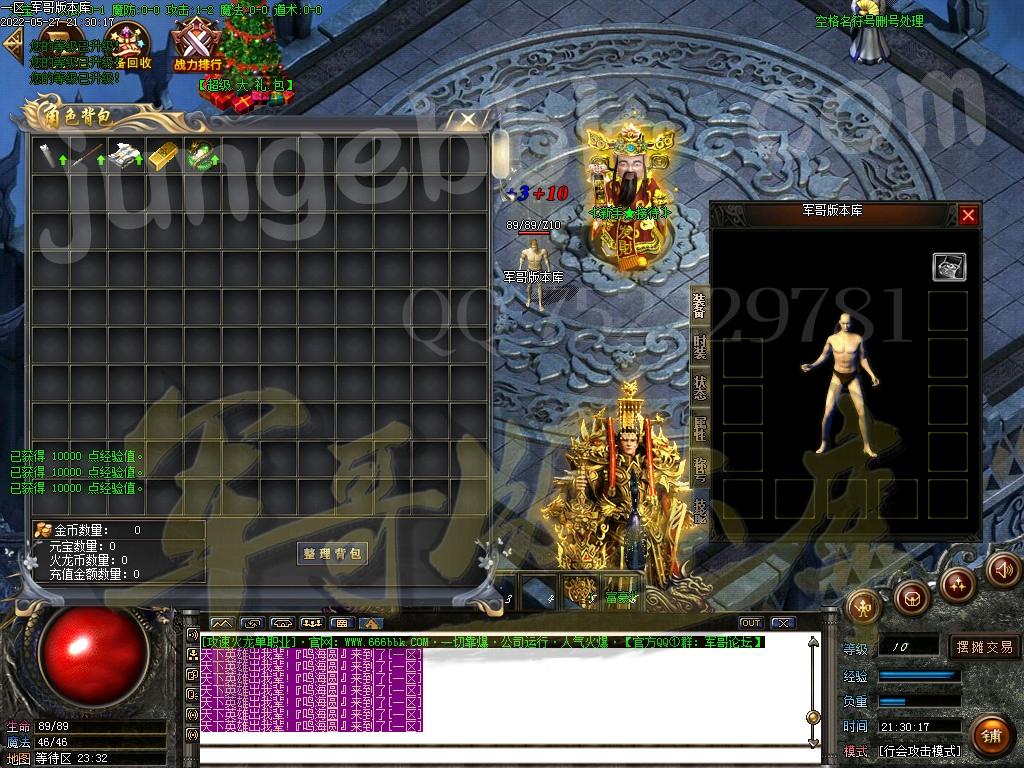The height and width of the screenshot is (768, 1024).
Task: Select the gold bar item in backpack
Action: pyautogui.click(x=164, y=155)
